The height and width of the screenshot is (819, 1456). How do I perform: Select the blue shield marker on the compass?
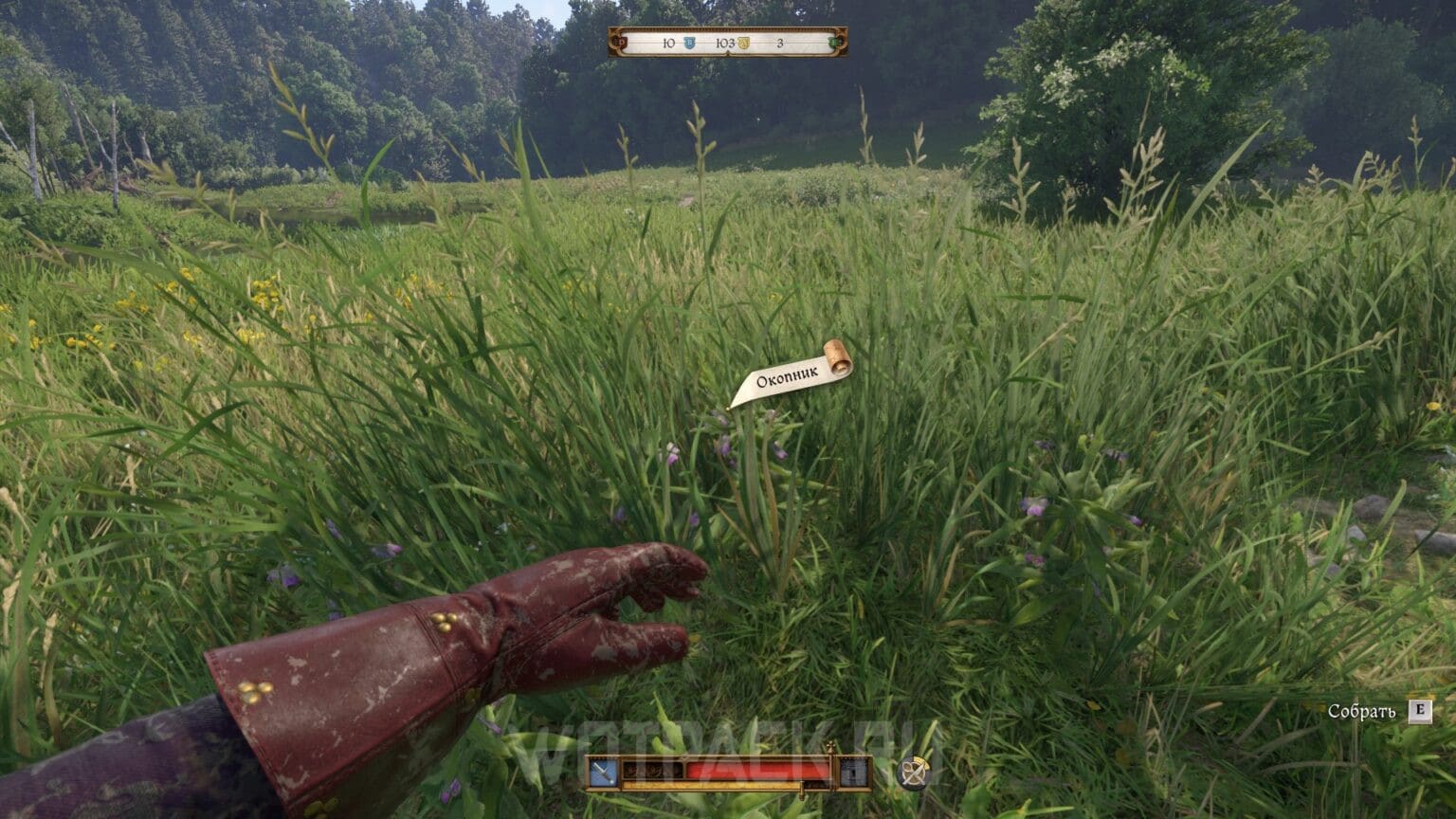pos(689,44)
